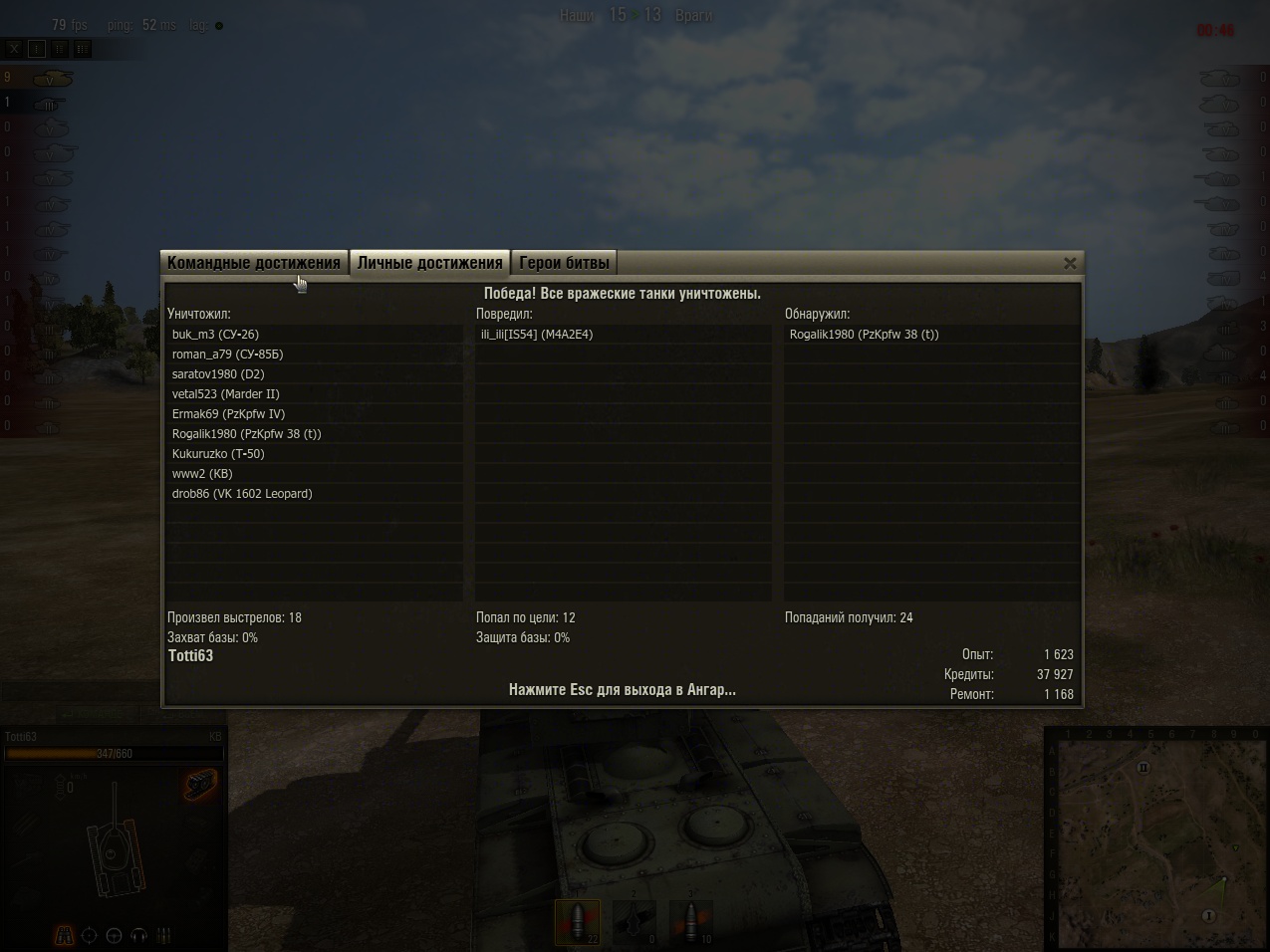Pick the Ermak69 (PzKpfw IV) entry
Image resolution: width=1270 pixels, height=952 pixels.
228,414
